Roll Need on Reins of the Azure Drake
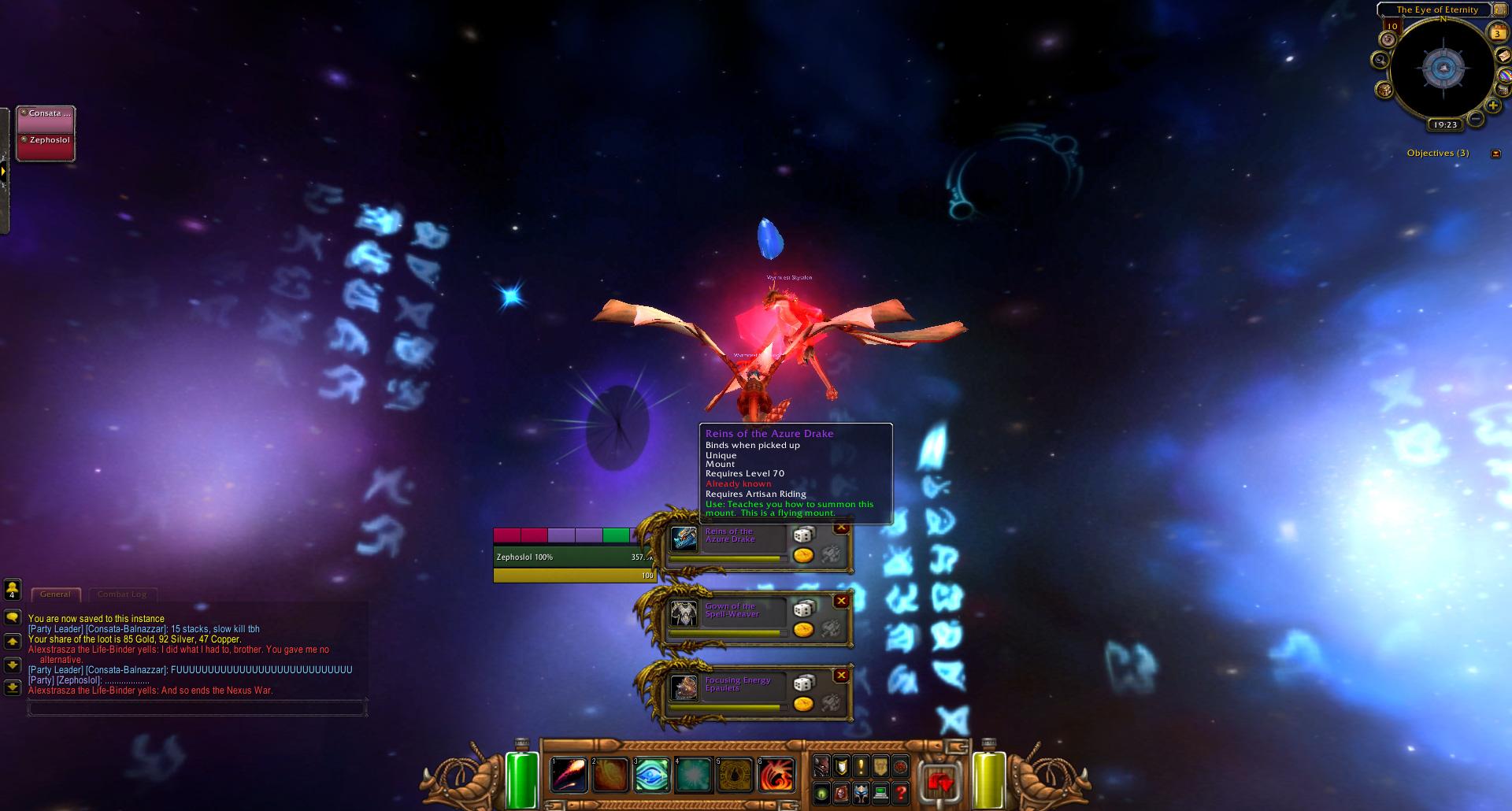 point(803,535)
